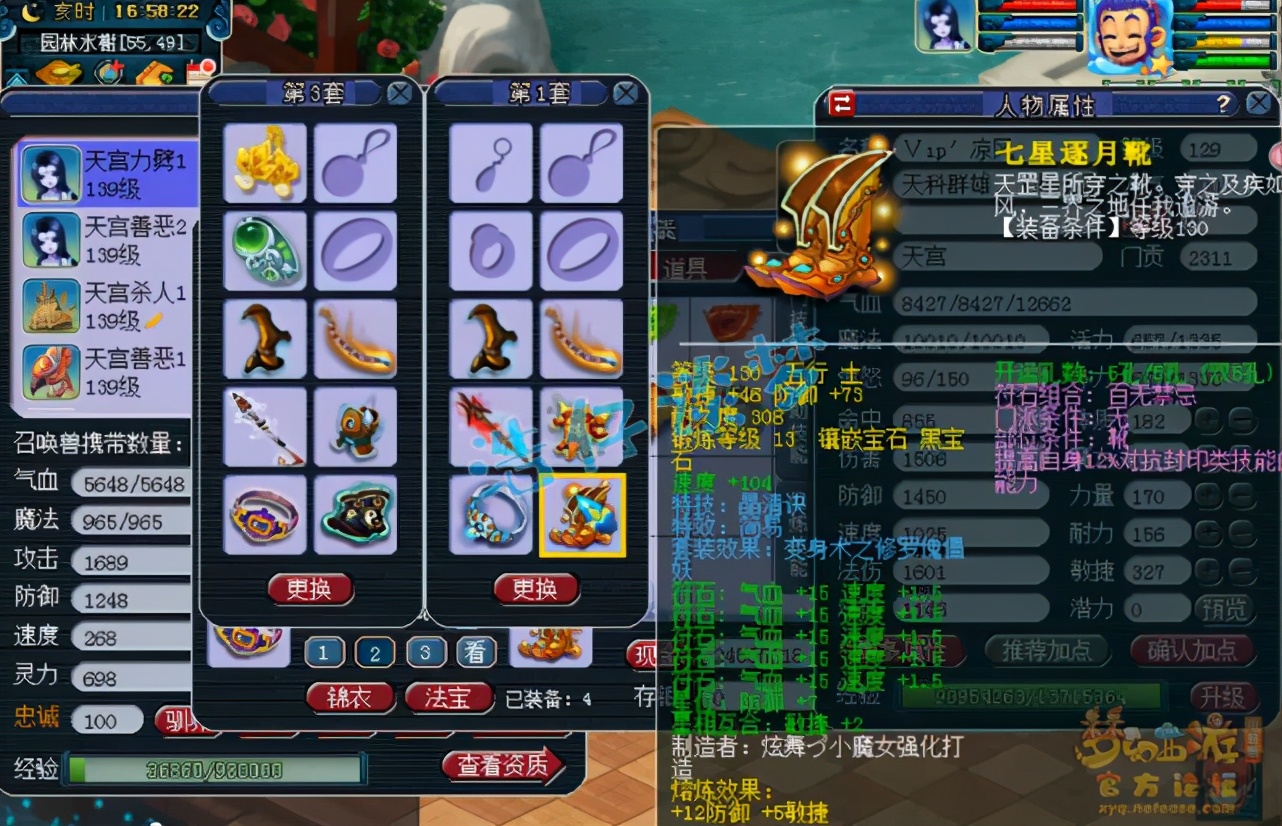Screen dimensions: 1282x826
Task: Click the golden boot equipment icon in 第1套 window
Action: point(583,516)
